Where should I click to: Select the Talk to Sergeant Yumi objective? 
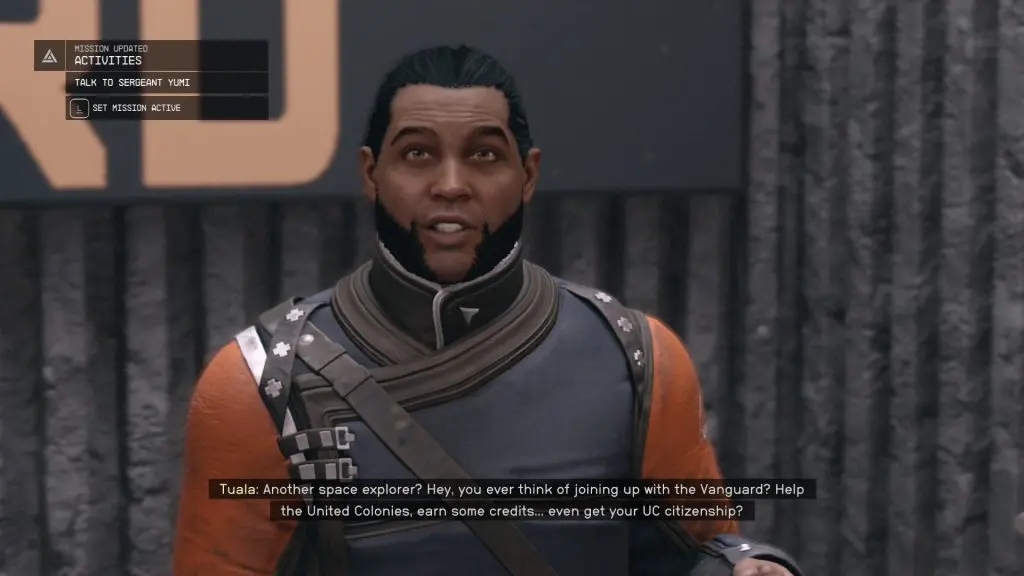coord(166,83)
